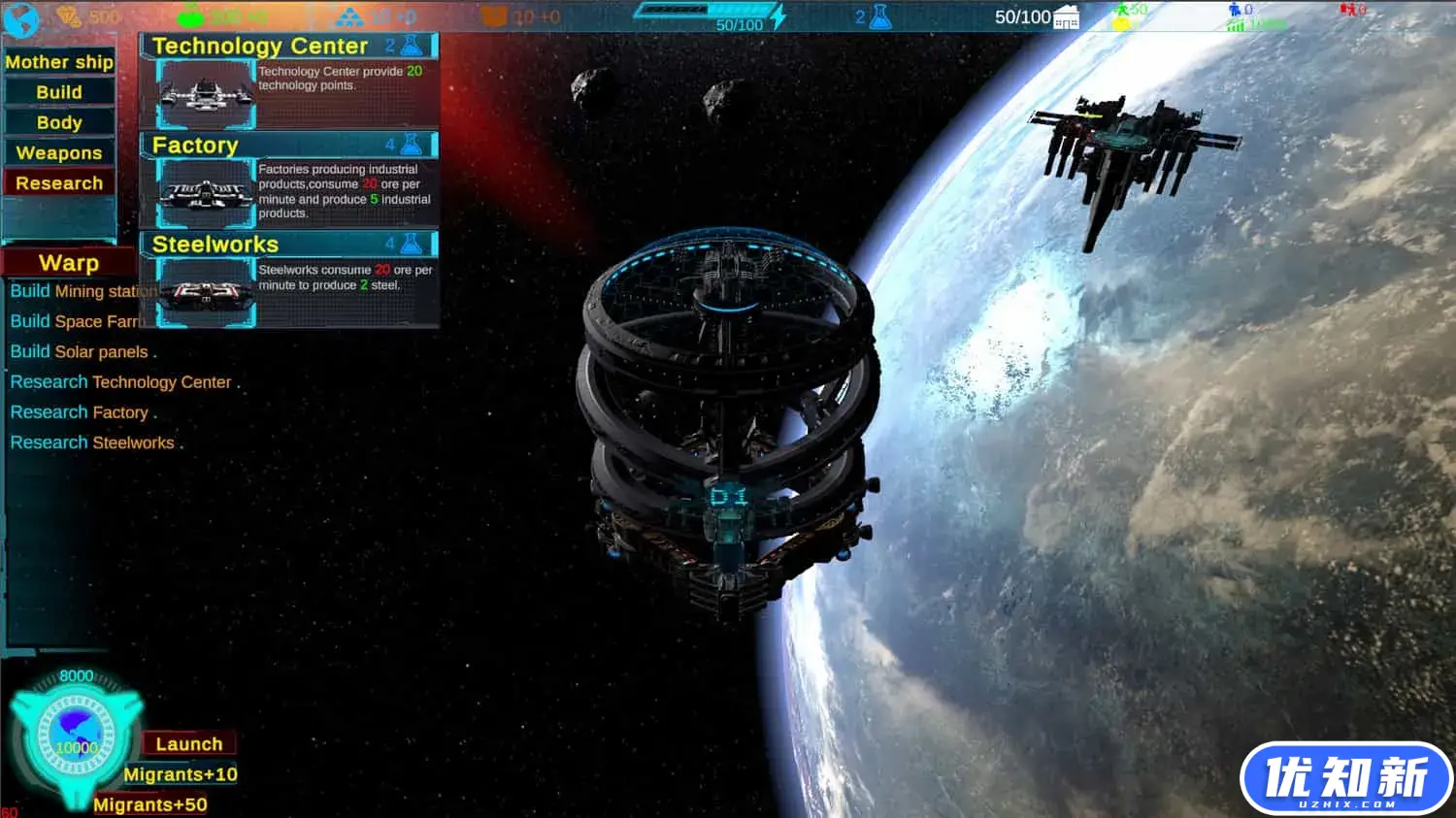Image resolution: width=1456 pixels, height=818 pixels.
Task: Open the Research Steelworks objective
Action: 92,442
